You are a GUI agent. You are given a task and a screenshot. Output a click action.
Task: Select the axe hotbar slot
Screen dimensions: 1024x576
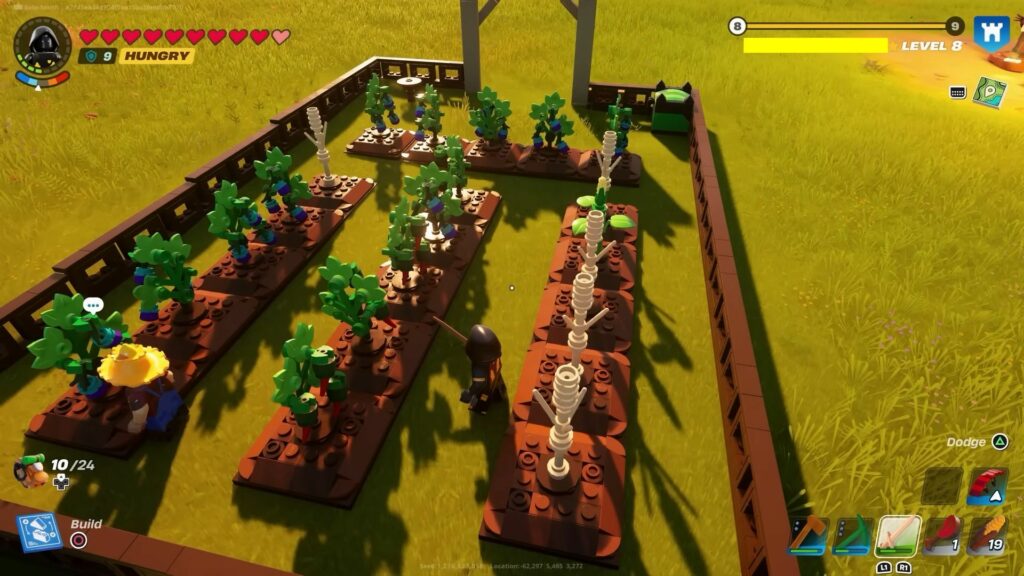tap(807, 535)
